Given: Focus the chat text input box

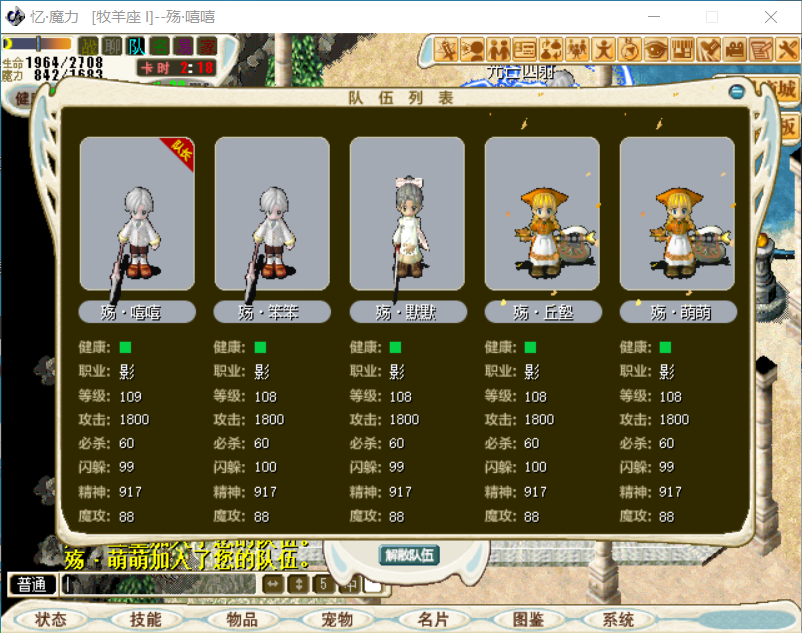Looking at the screenshot, I should coord(160,584).
